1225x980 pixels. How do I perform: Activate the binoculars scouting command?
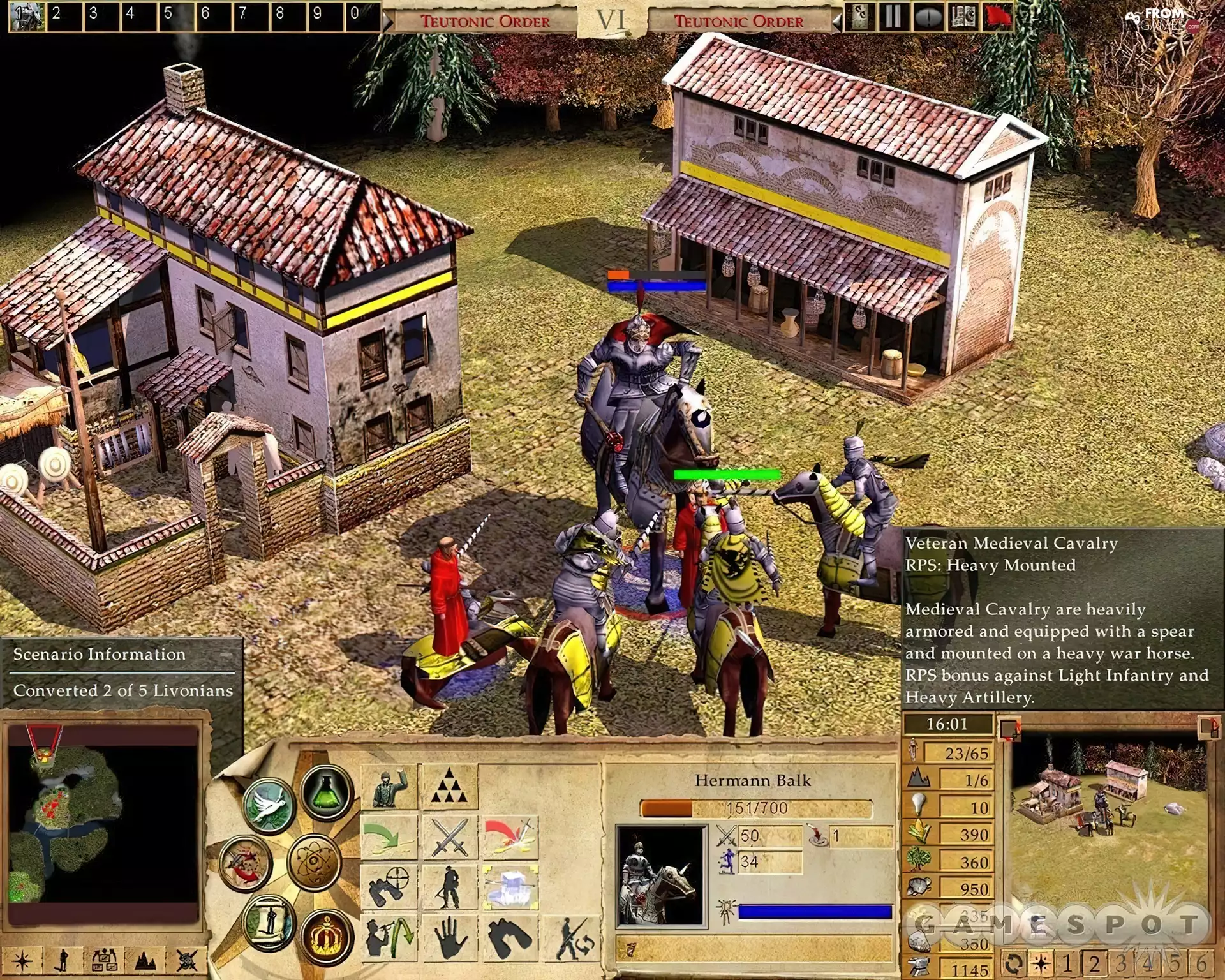click(x=387, y=886)
